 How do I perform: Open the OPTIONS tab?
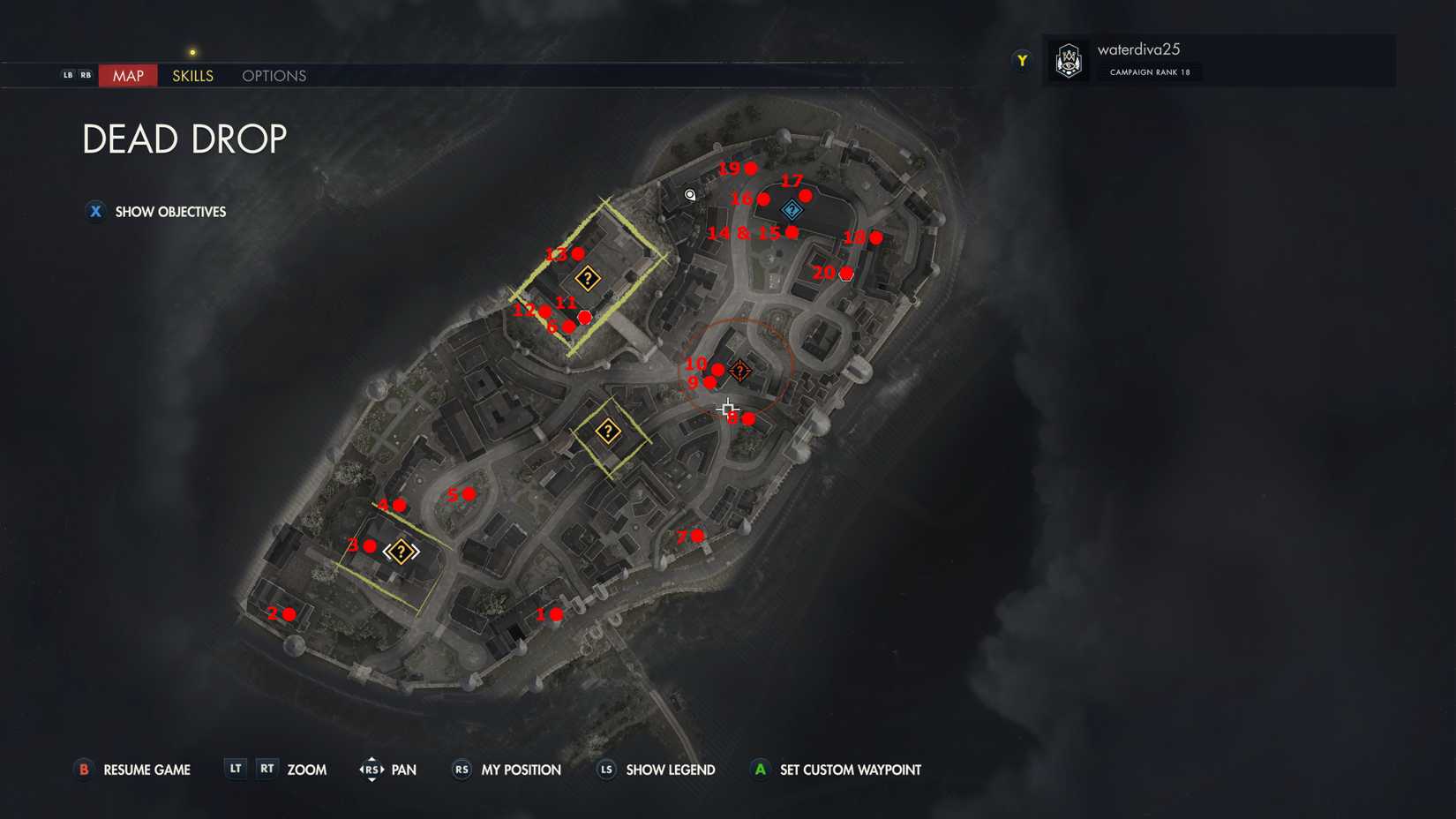click(x=273, y=76)
